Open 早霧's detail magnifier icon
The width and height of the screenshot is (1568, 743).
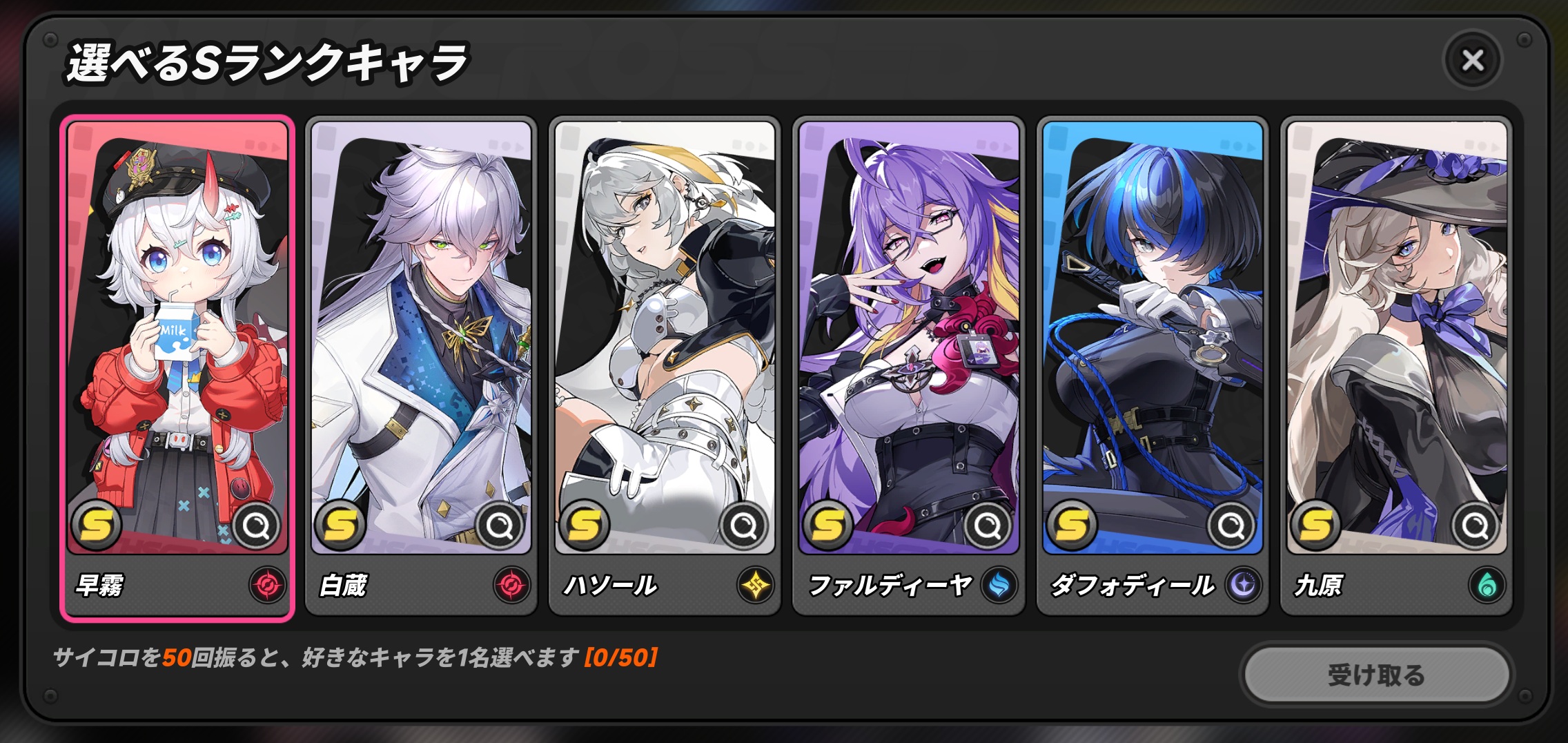257,527
